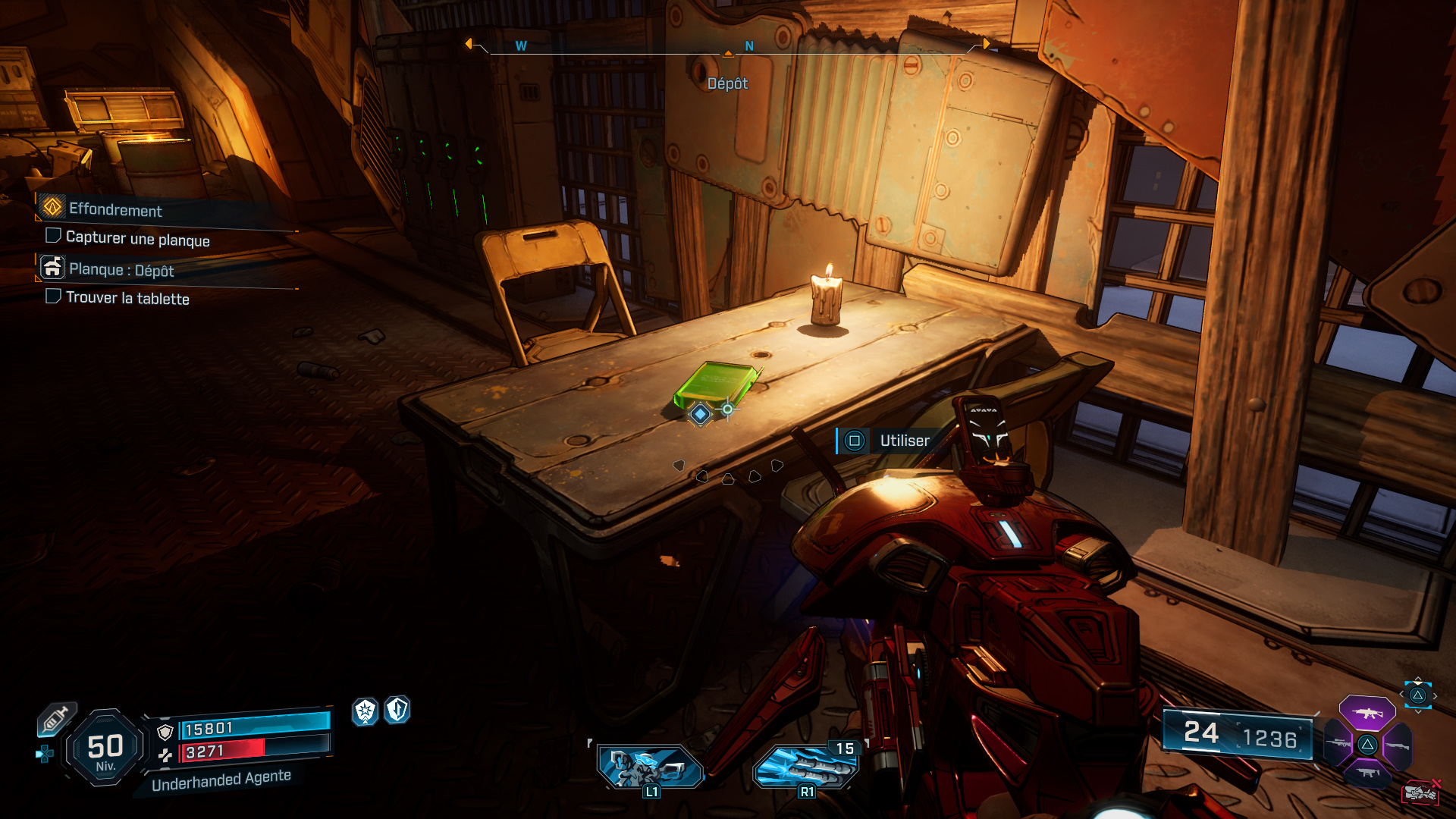
Task: Toggle the star buff icon near the shield bar
Action: tap(364, 711)
